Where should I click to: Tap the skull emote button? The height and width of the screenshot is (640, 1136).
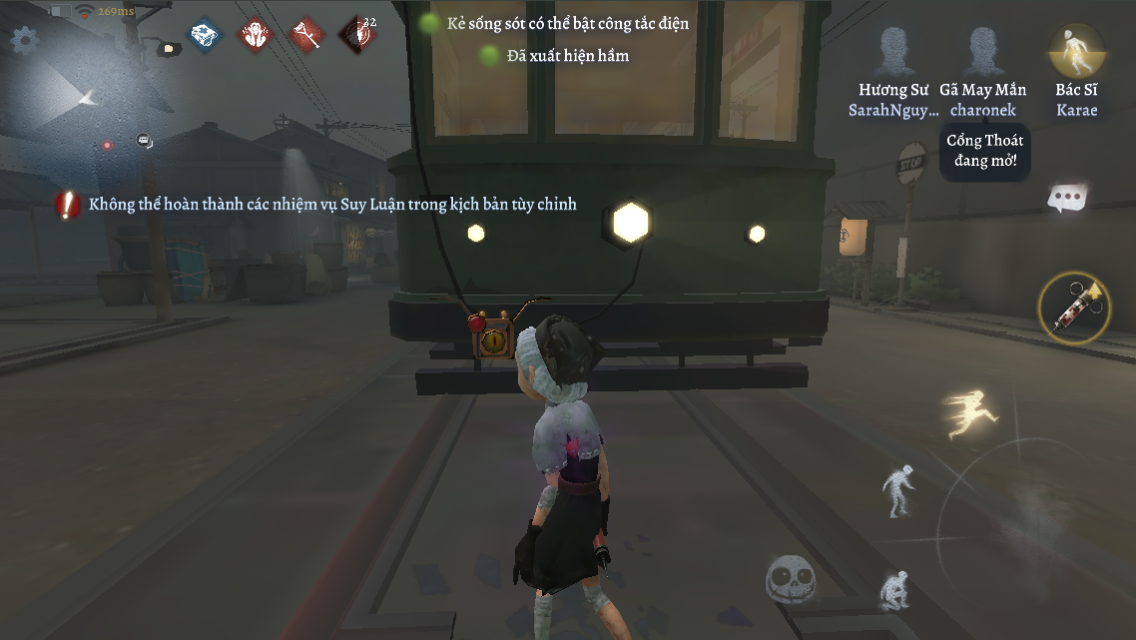point(791,579)
